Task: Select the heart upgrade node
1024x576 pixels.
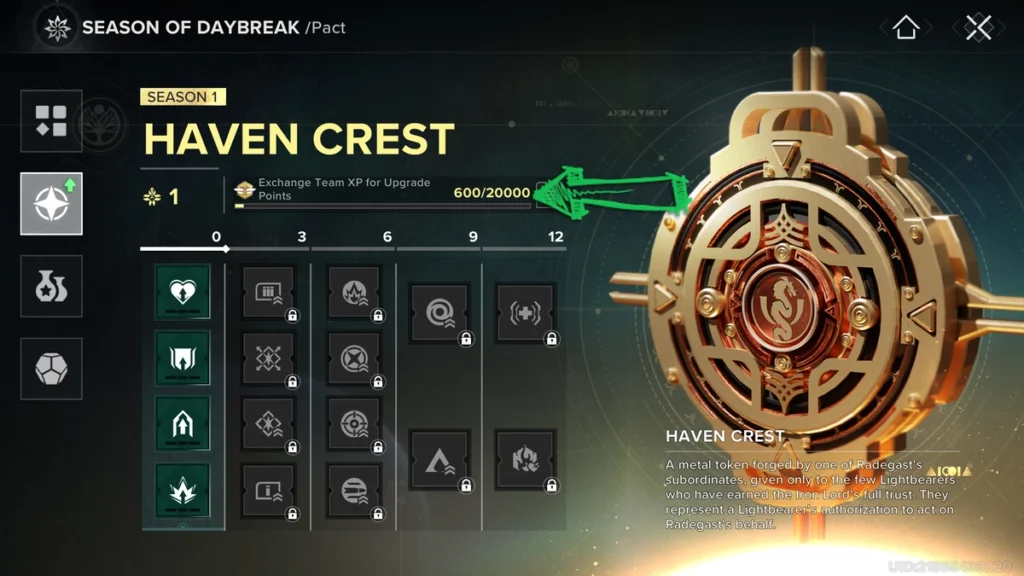Action: pos(183,293)
